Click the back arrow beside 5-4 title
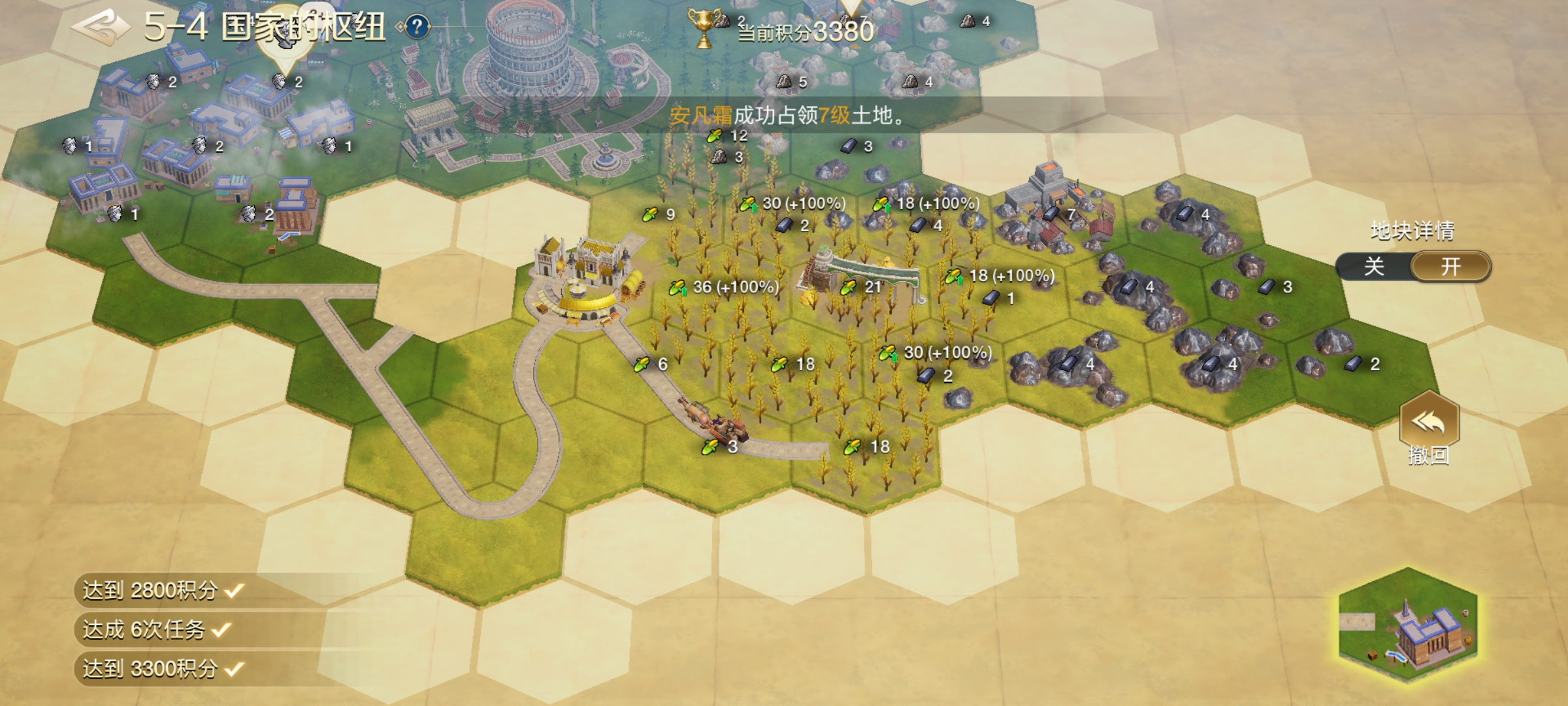Image resolution: width=1568 pixels, height=706 pixels. [100, 27]
